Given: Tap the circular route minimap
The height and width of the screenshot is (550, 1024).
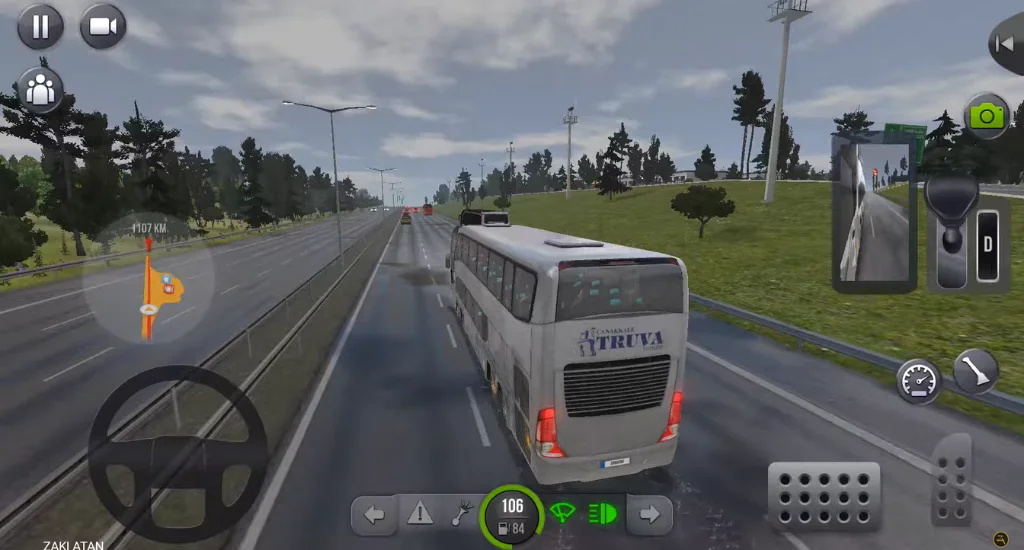Looking at the screenshot, I should tap(148, 278).
